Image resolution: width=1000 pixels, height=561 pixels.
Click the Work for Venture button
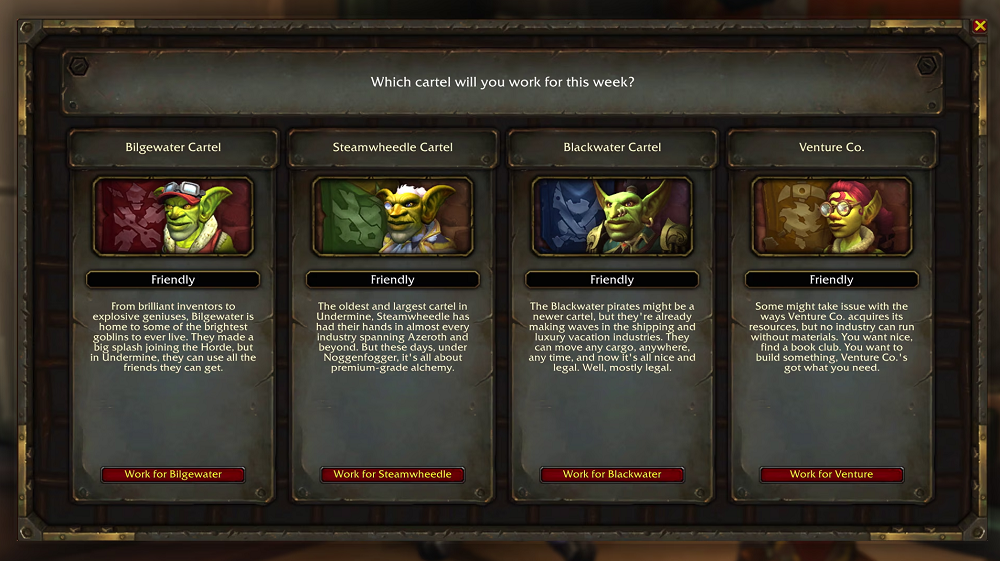831,474
